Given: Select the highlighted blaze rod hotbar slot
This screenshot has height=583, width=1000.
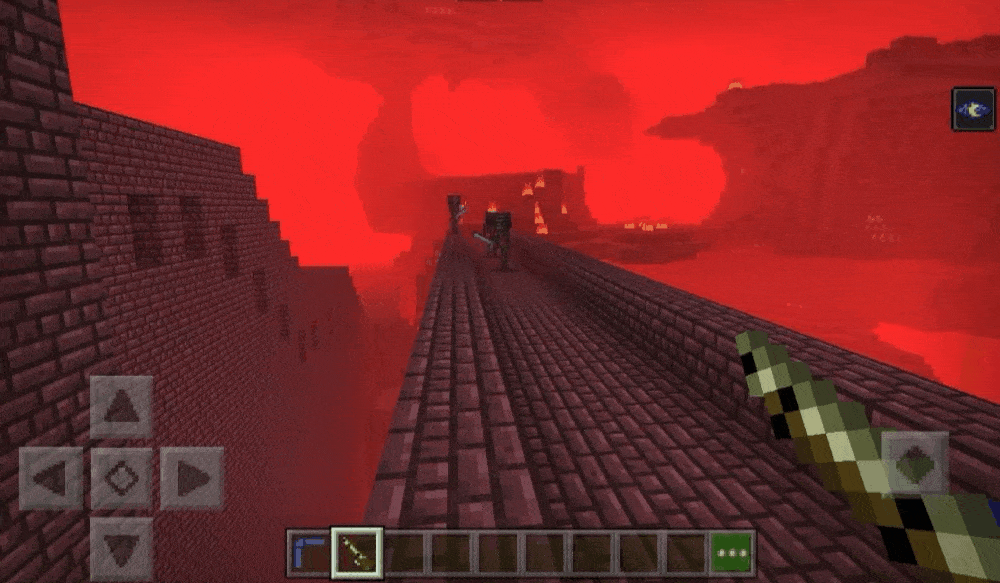Looking at the screenshot, I should click(356, 552).
